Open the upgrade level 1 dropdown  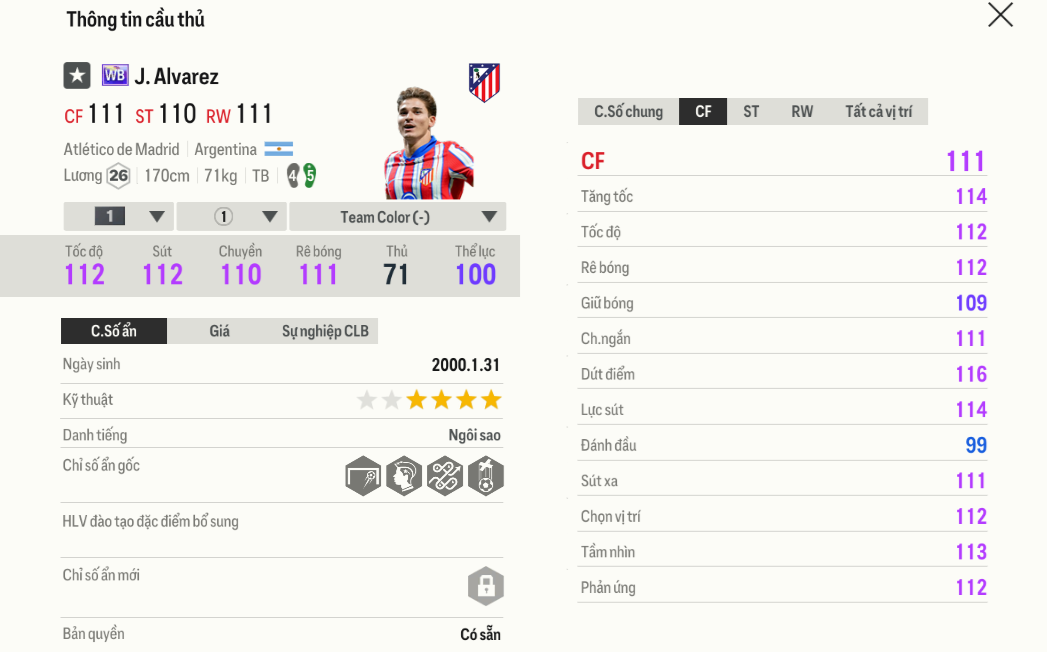(119, 217)
